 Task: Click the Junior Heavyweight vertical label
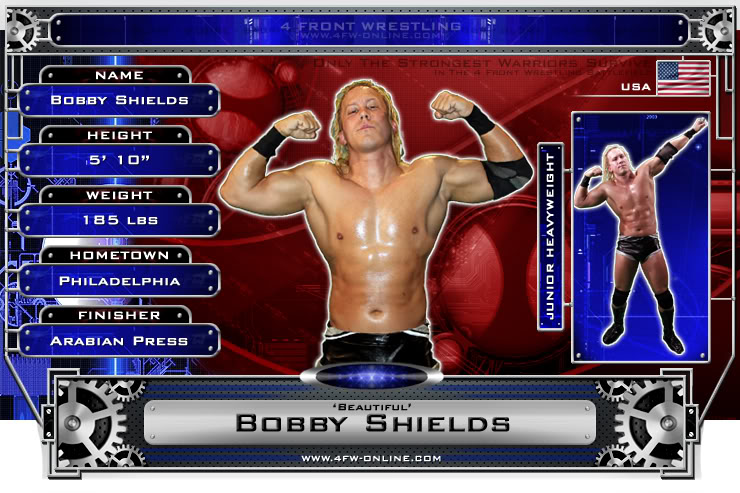(x=548, y=236)
